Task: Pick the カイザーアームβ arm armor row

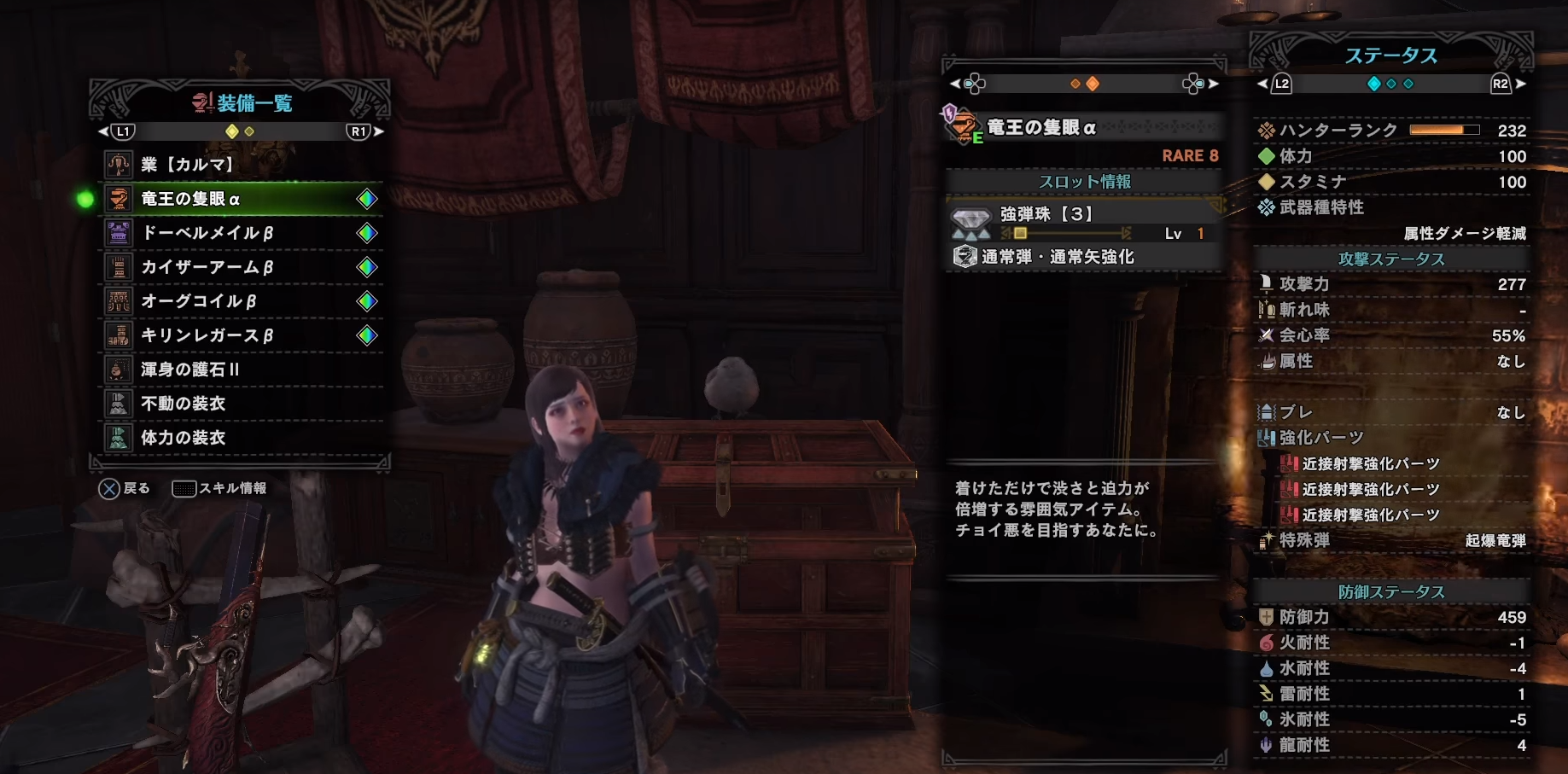Action: pos(242,267)
